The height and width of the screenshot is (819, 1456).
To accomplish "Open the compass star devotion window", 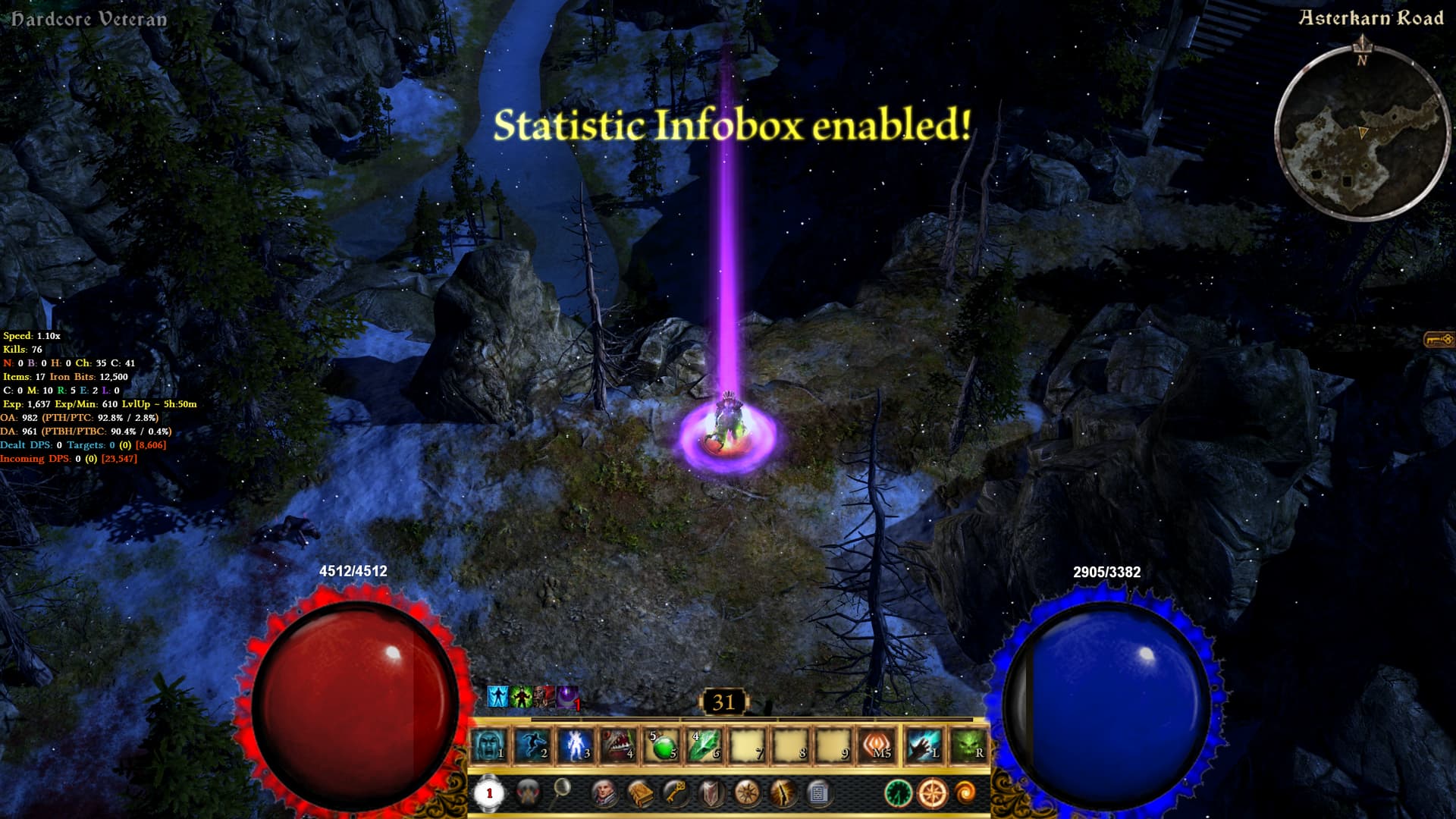I will [x=747, y=793].
